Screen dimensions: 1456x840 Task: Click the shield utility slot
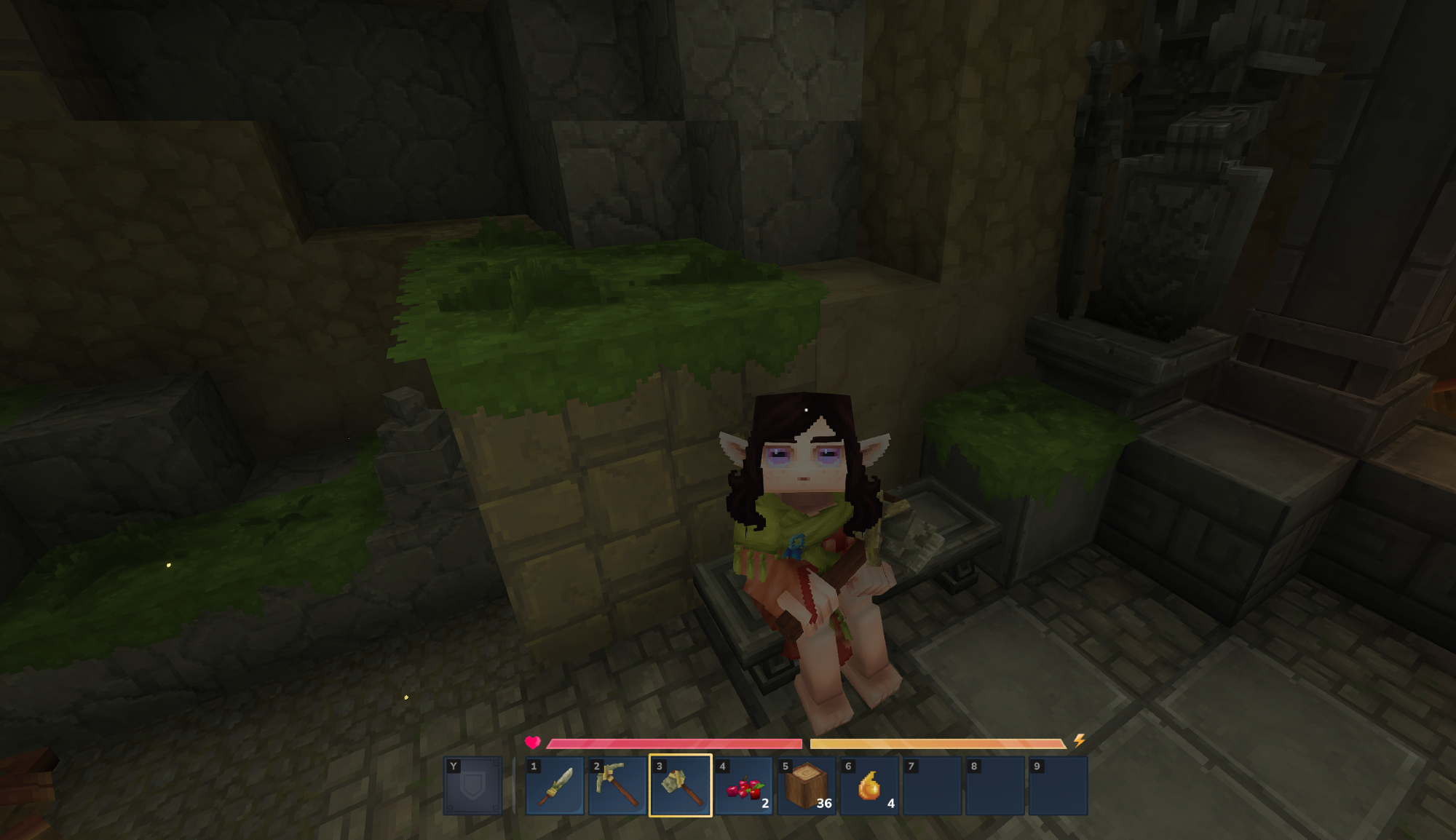[473, 786]
